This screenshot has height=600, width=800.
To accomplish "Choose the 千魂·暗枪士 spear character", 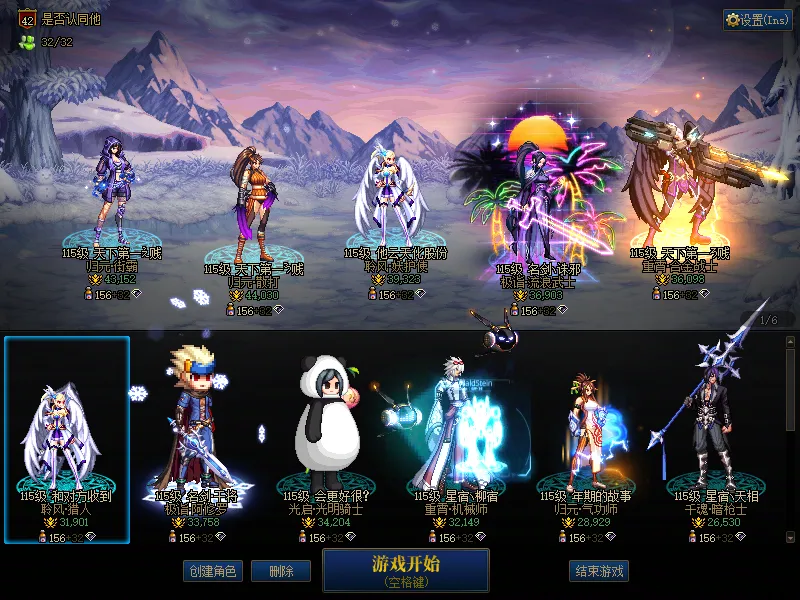I will pyautogui.click(x=722, y=440).
